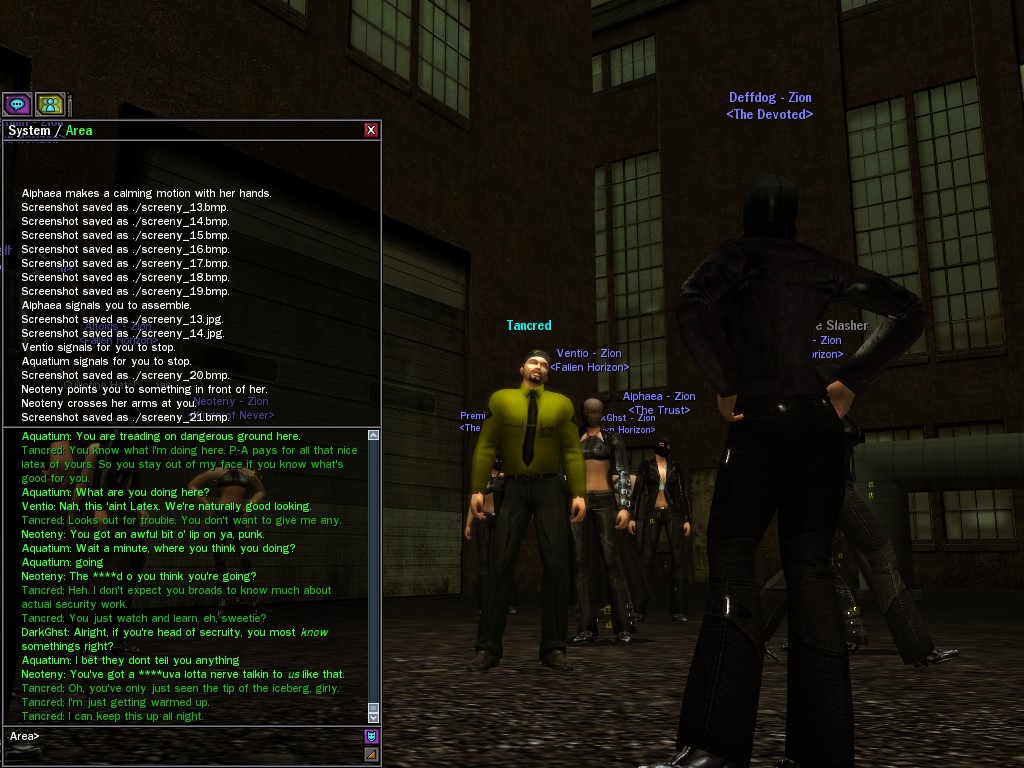Click the chat scrollbar down arrow
This screenshot has height=768, width=1024.
pyautogui.click(x=373, y=717)
